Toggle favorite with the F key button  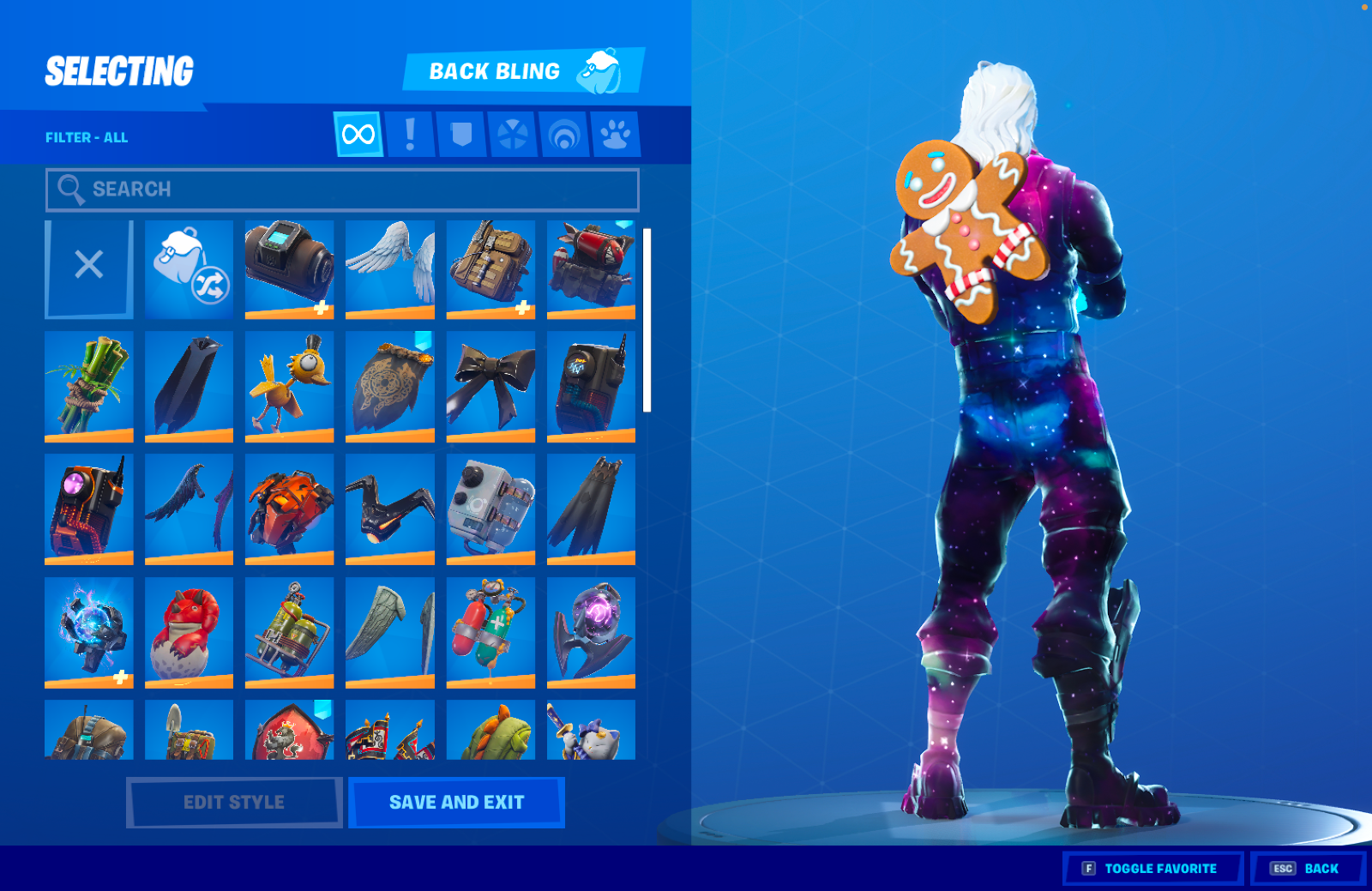1152,868
